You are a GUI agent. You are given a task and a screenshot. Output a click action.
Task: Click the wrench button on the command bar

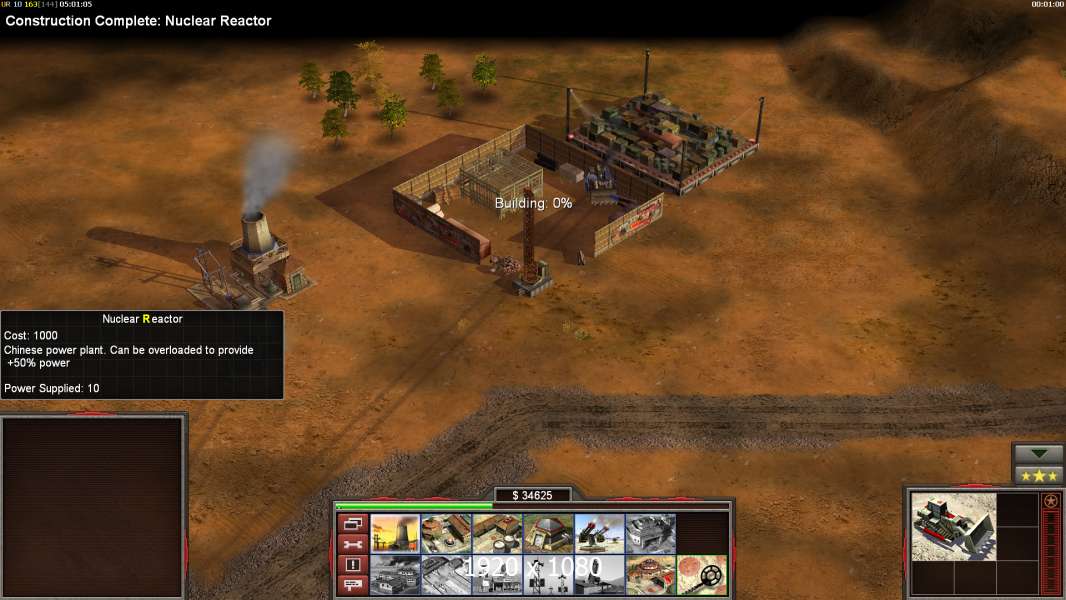point(352,544)
